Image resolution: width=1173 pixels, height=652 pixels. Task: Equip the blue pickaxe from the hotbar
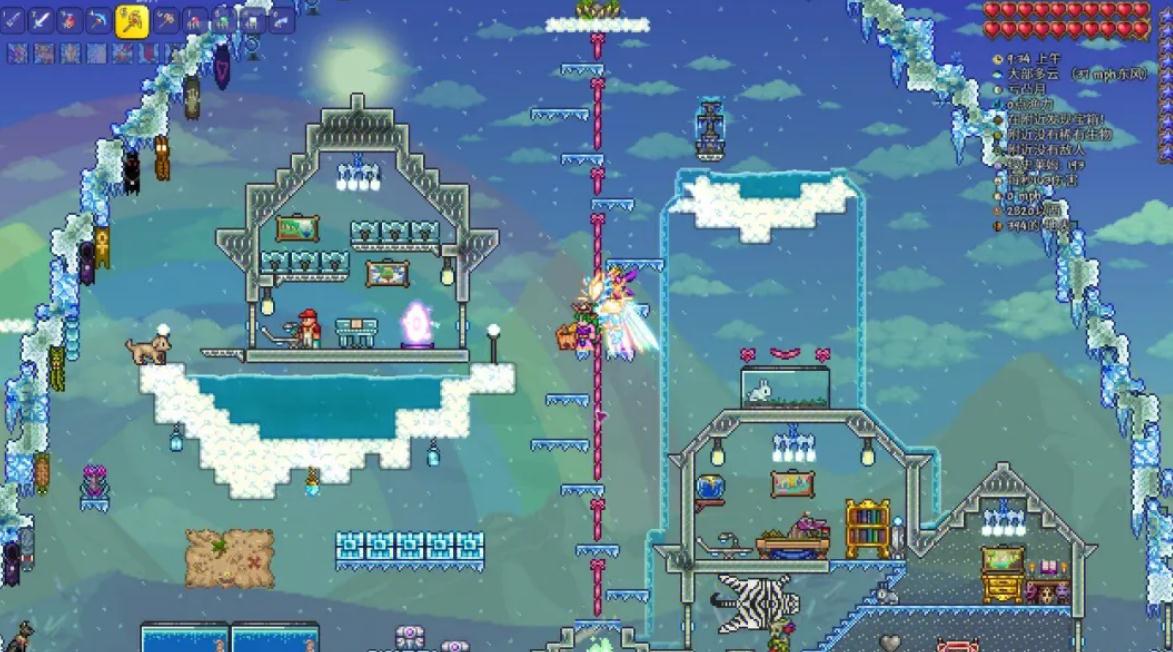(99, 20)
